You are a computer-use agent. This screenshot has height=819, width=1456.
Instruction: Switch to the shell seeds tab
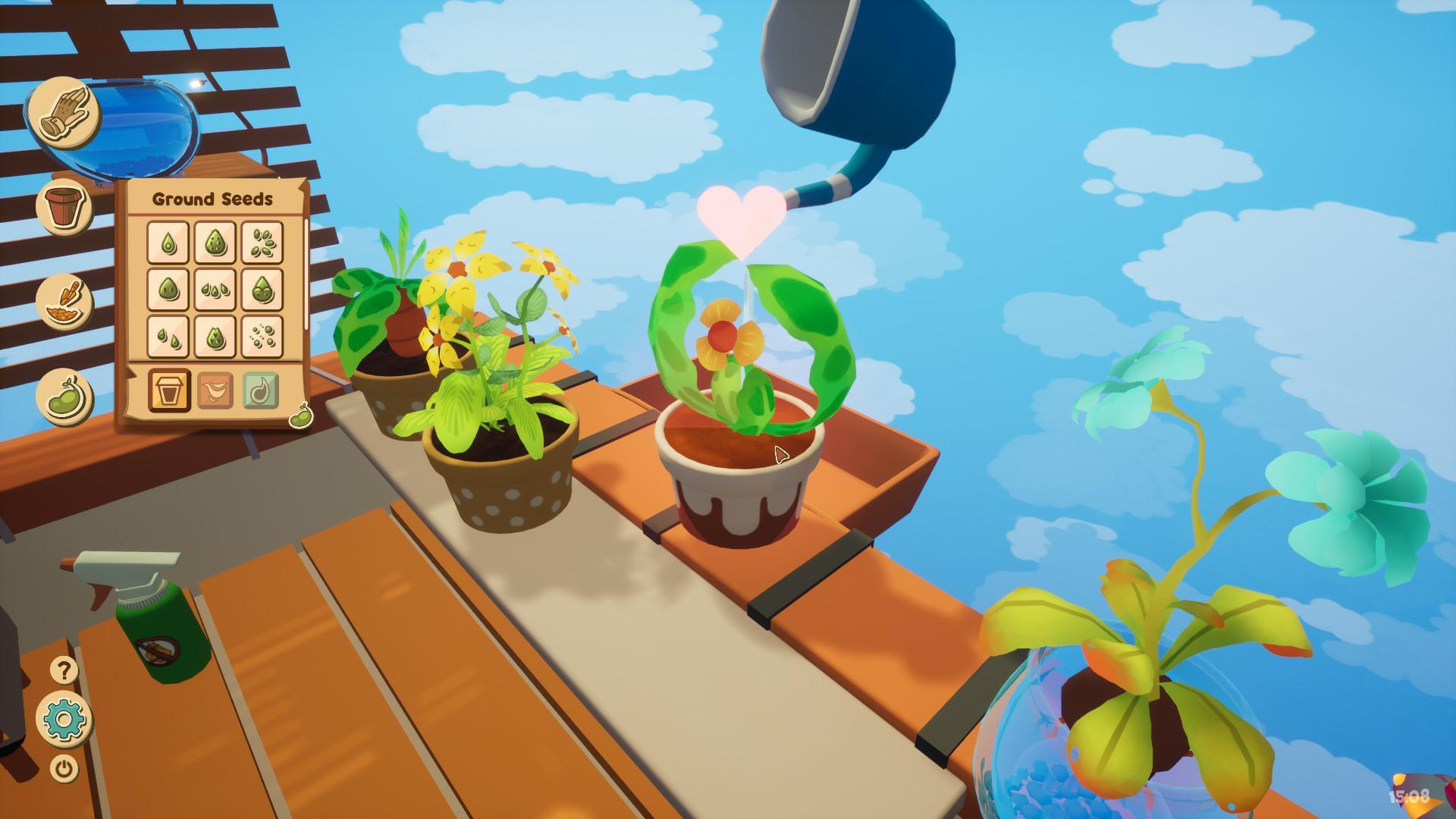(x=215, y=389)
